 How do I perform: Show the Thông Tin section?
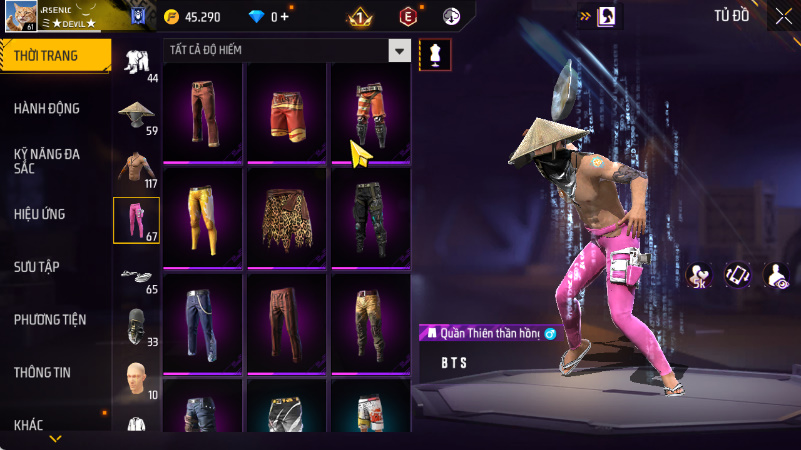pos(42,372)
